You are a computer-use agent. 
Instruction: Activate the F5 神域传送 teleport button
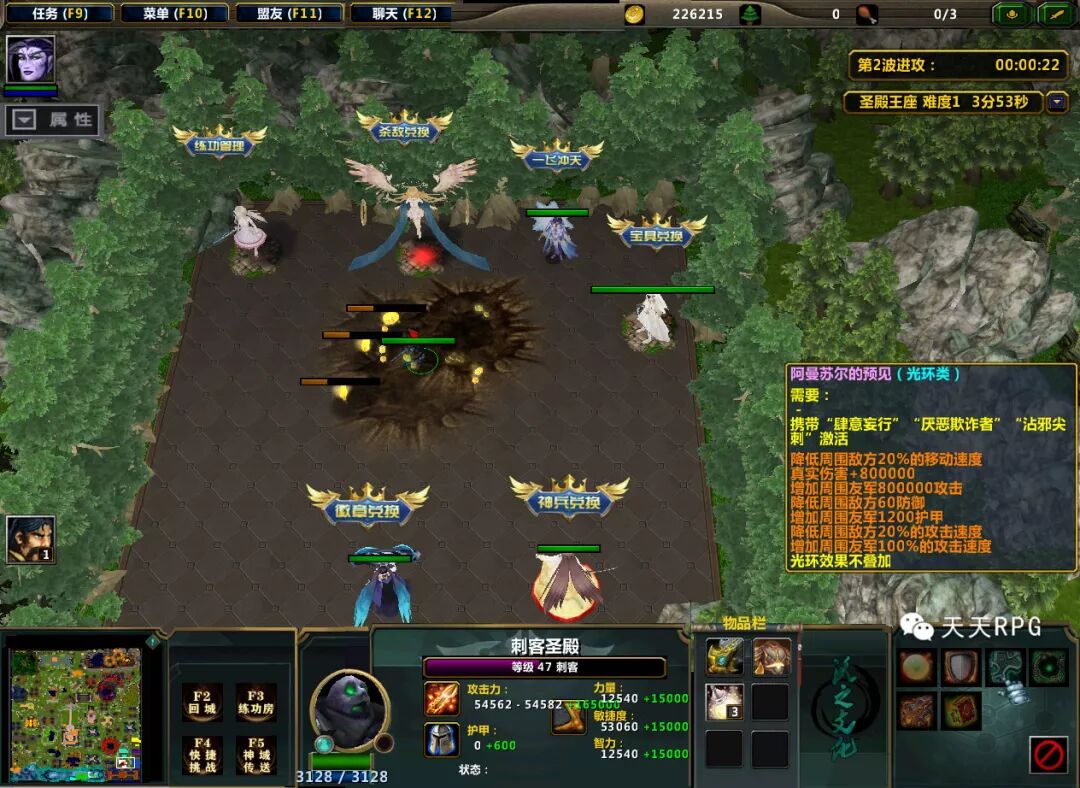256,755
